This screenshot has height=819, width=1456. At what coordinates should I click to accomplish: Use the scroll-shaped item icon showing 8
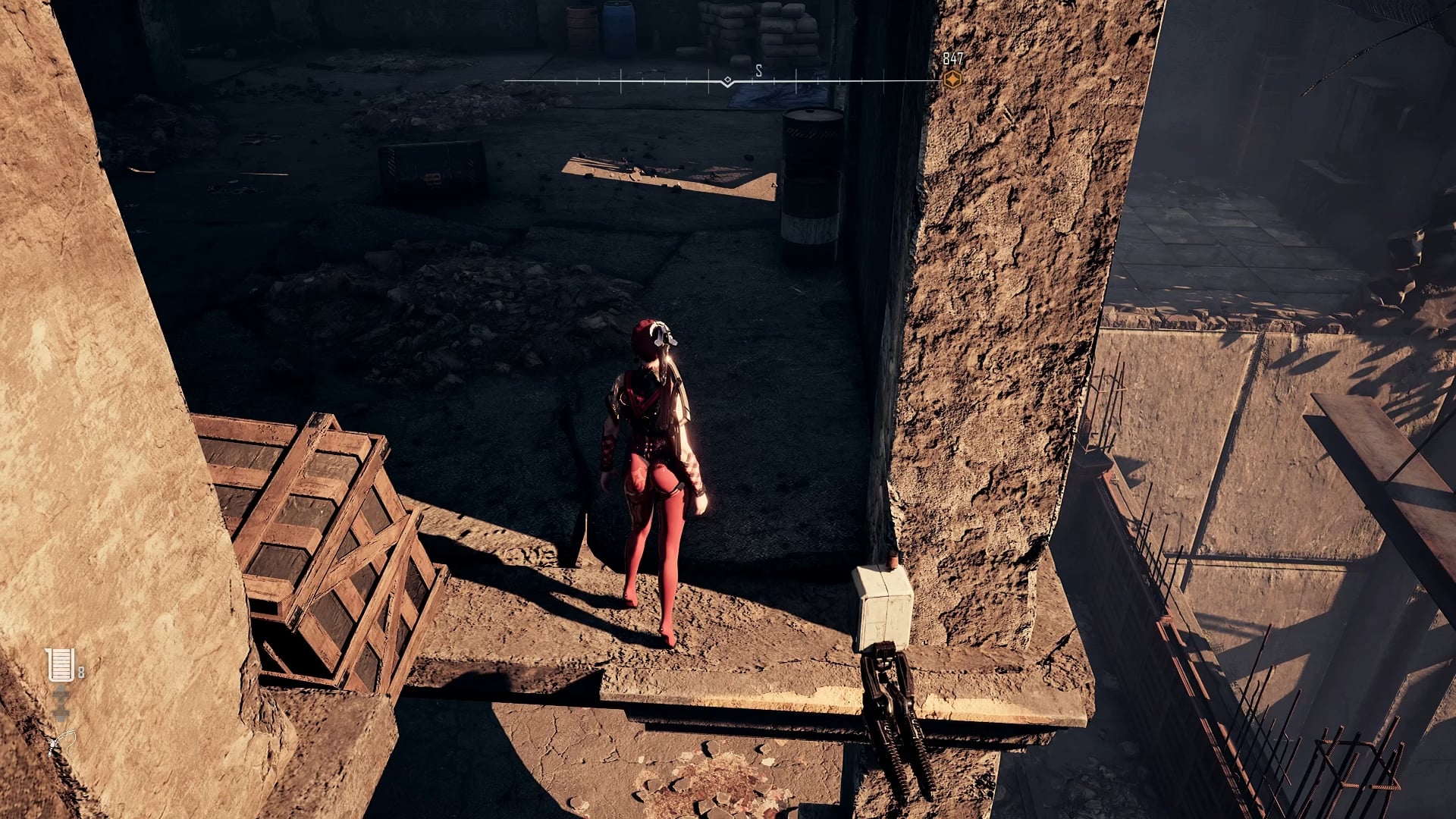pyautogui.click(x=60, y=665)
